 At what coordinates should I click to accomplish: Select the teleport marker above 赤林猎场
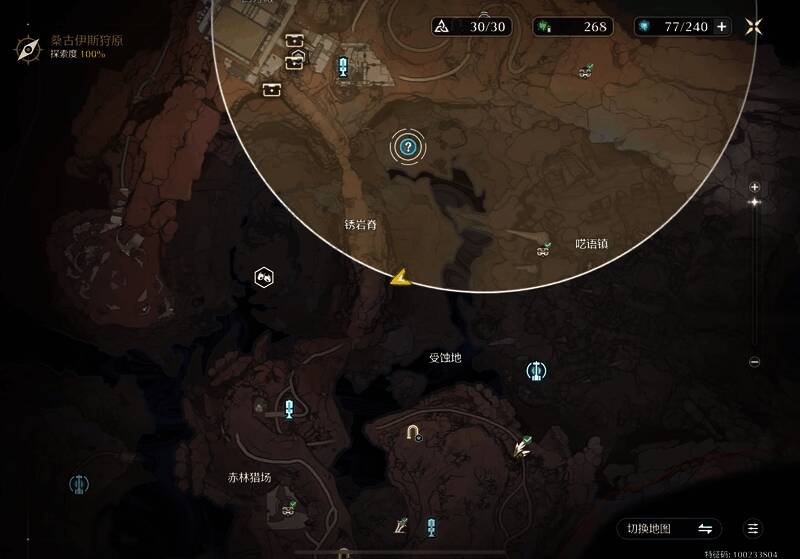(x=289, y=408)
